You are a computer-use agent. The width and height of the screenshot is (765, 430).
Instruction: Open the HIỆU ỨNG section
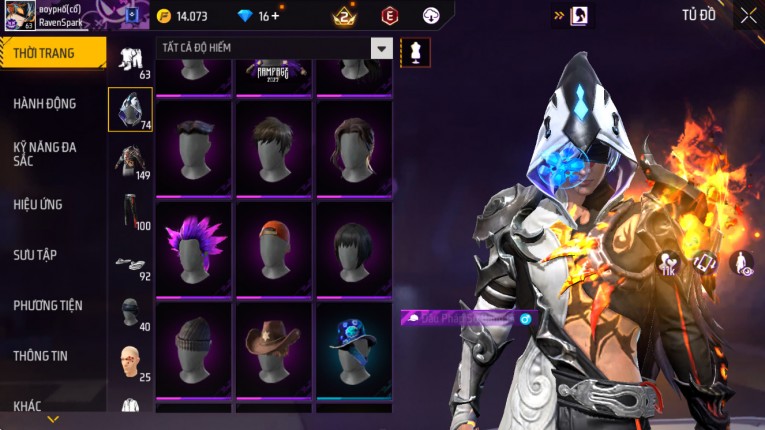point(38,204)
